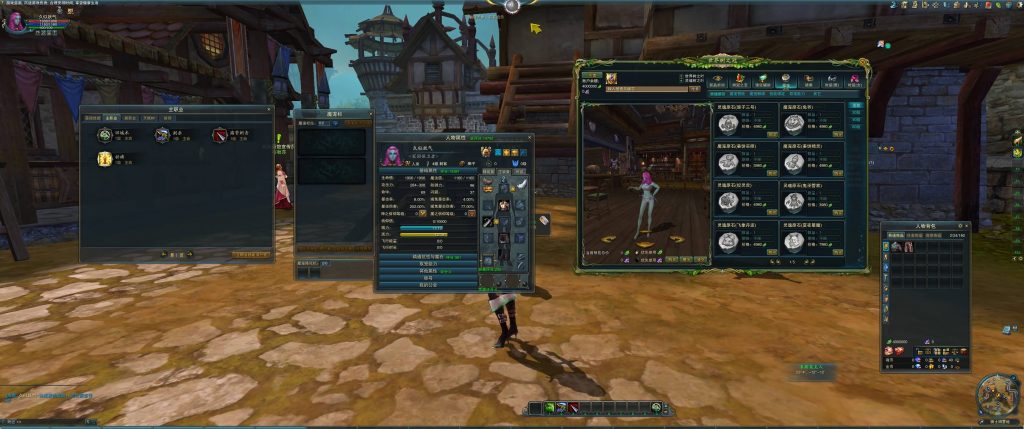This screenshot has width=1024, height=429.
Task: Select the pants item in inventory
Action: [907, 247]
